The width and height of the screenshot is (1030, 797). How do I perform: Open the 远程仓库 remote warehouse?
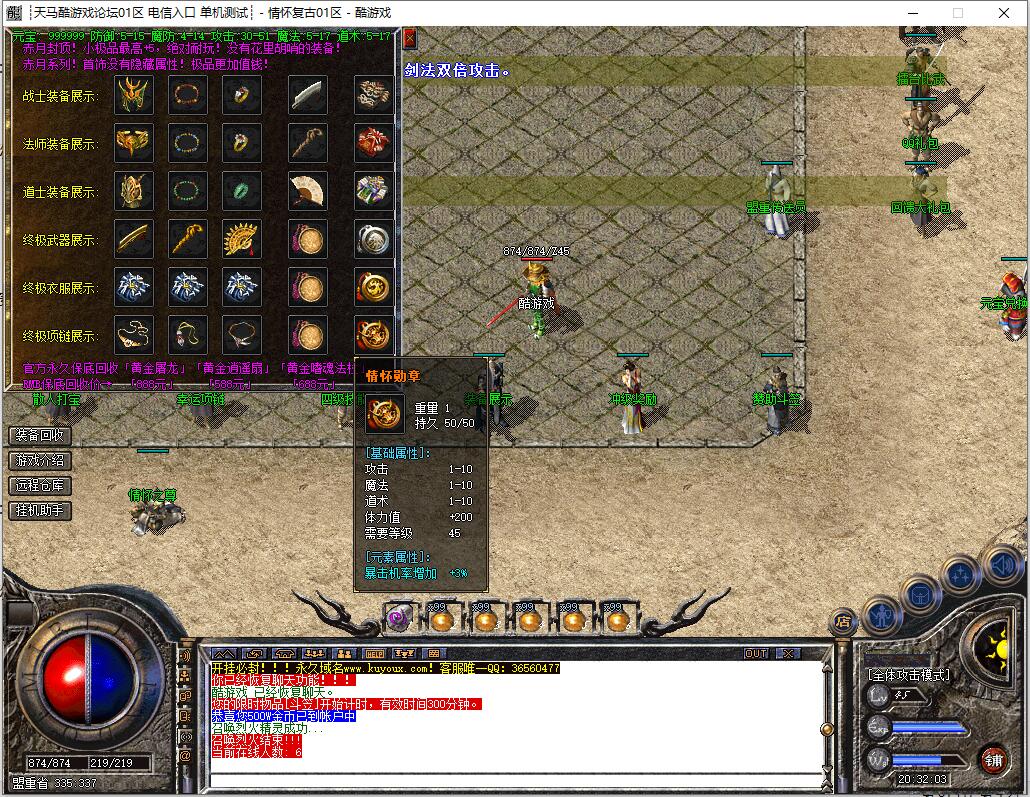point(40,486)
